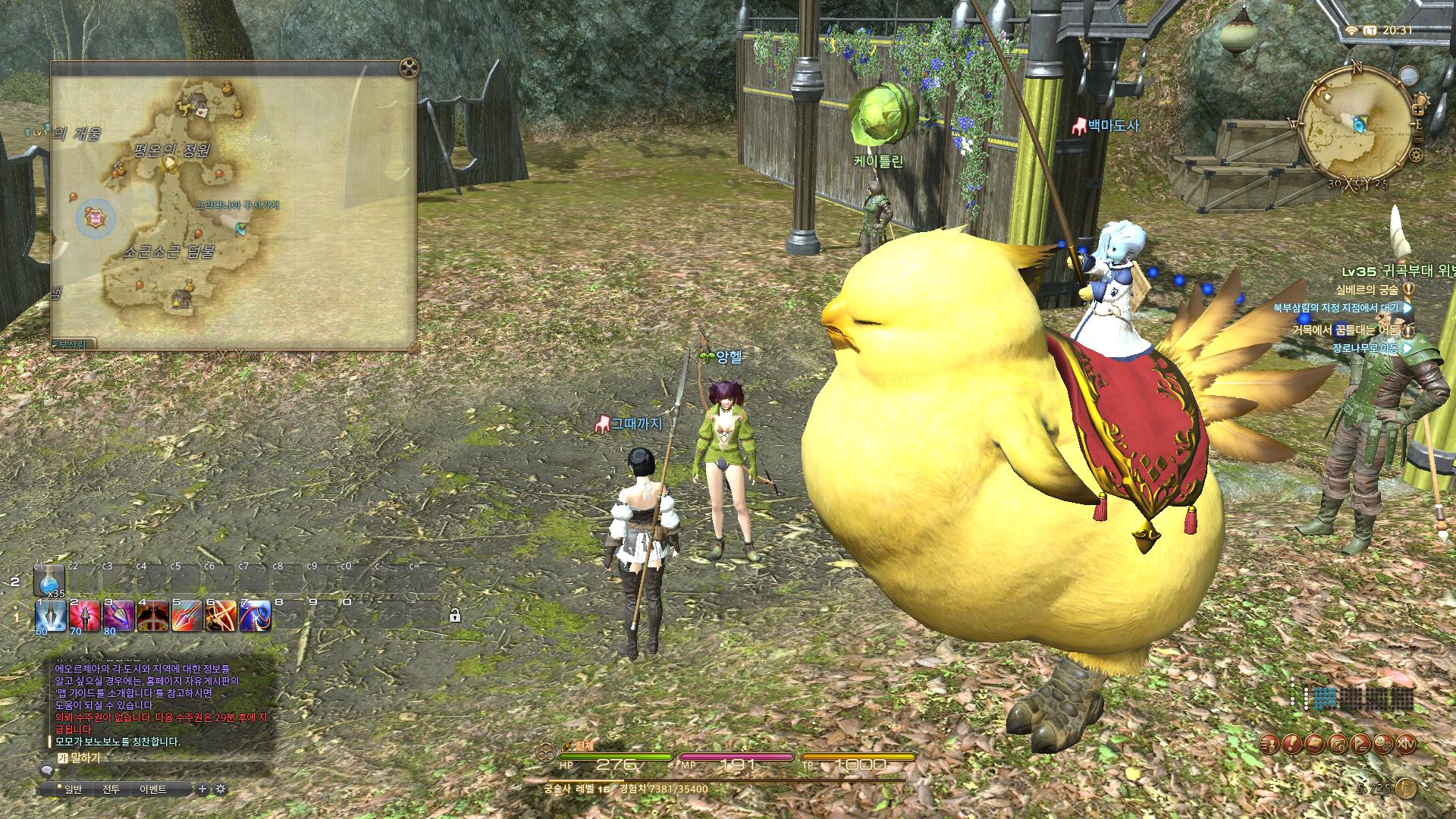Use the blue potion in hotbar 2
Screen dimensions: 1456x819
point(49,582)
